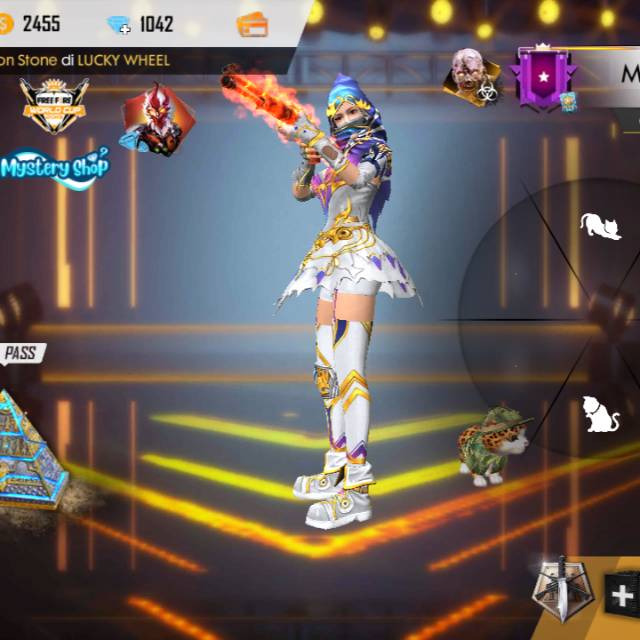Image resolution: width=640 pixels, height=640 pixels.
Task: Open the orange voucher card icon
Action: coord(253,24)
